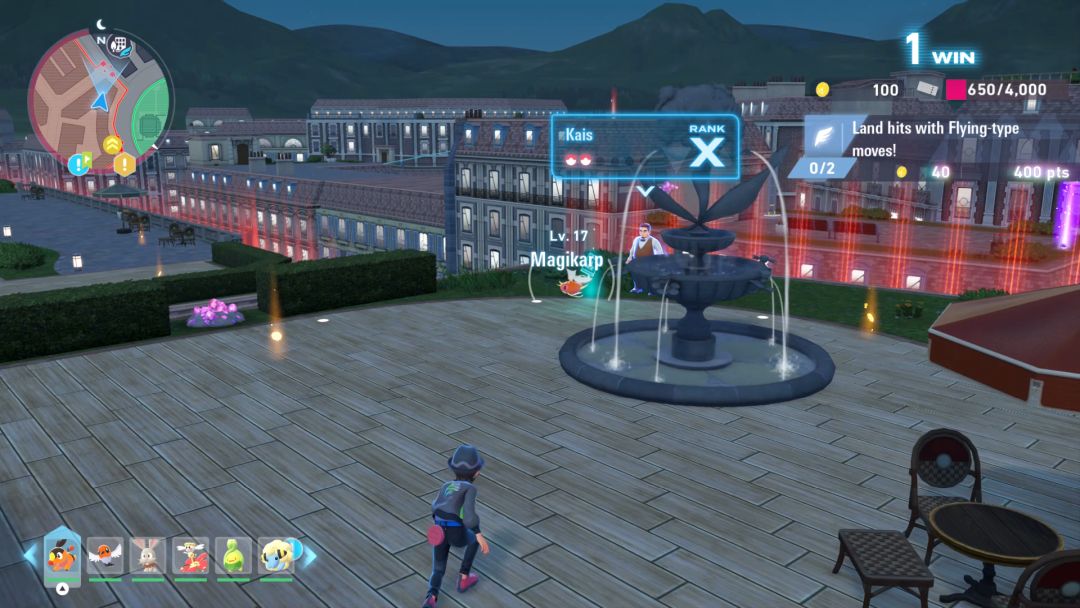
Task: Choose Bunnelby from the party bar
Action: [147, 555]
